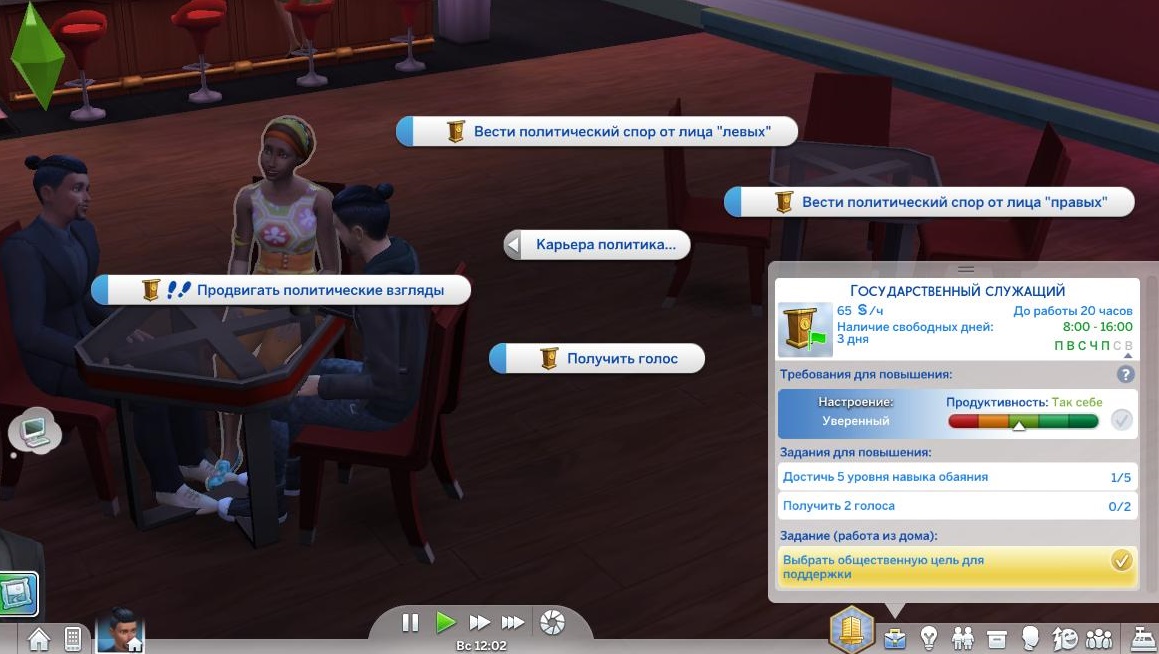Open the phone
Viewport: 1159px width, 654px height.
tap(73, 638)
